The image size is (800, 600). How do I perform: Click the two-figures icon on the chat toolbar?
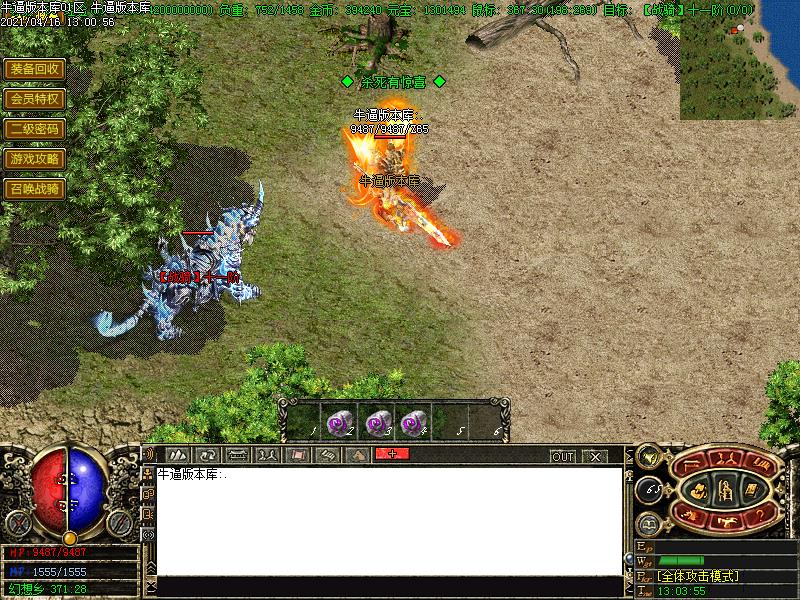(267, 455)
